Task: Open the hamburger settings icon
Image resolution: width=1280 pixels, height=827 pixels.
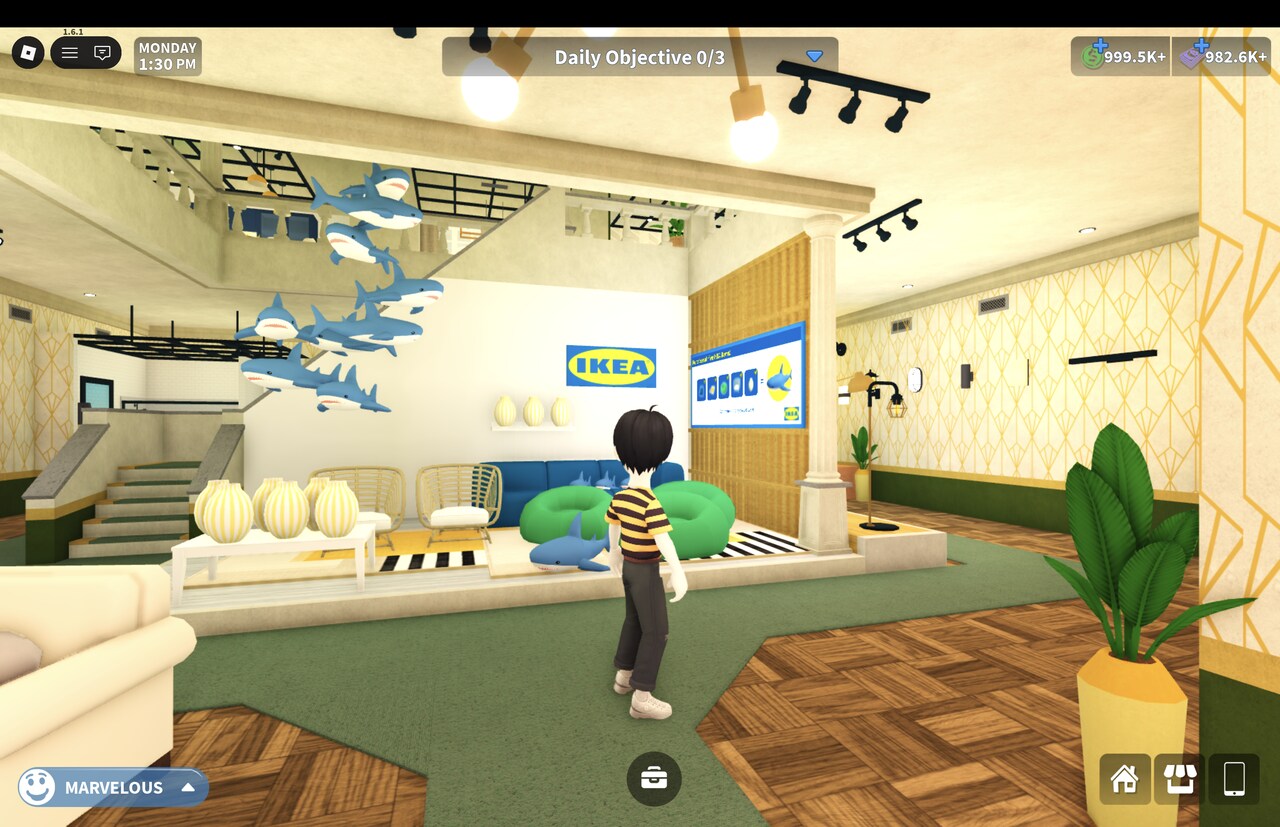Action: click(x=68, y=52)
